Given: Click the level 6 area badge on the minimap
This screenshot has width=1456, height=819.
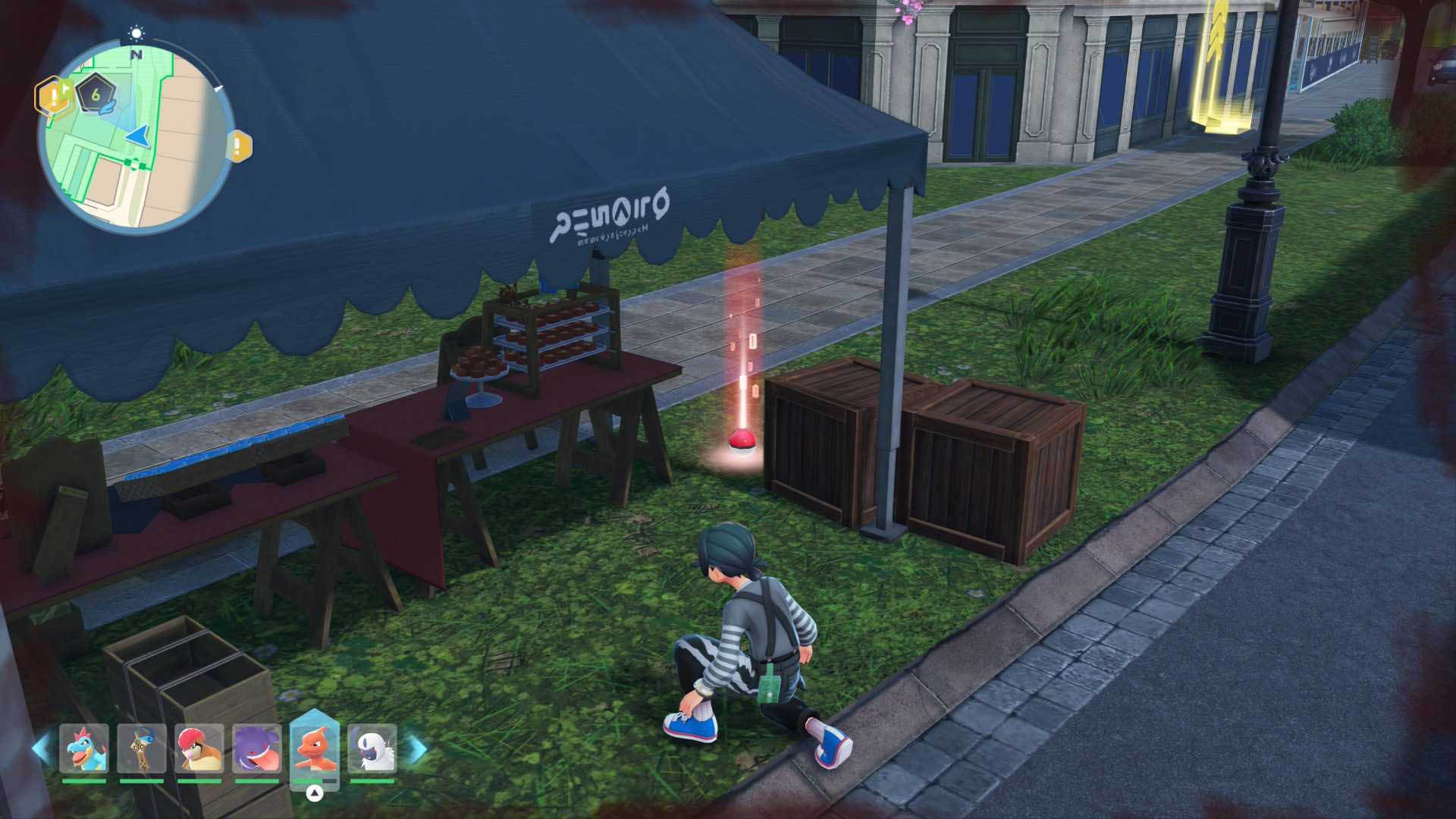Looking at the screenshot, I should pos(95,95).
